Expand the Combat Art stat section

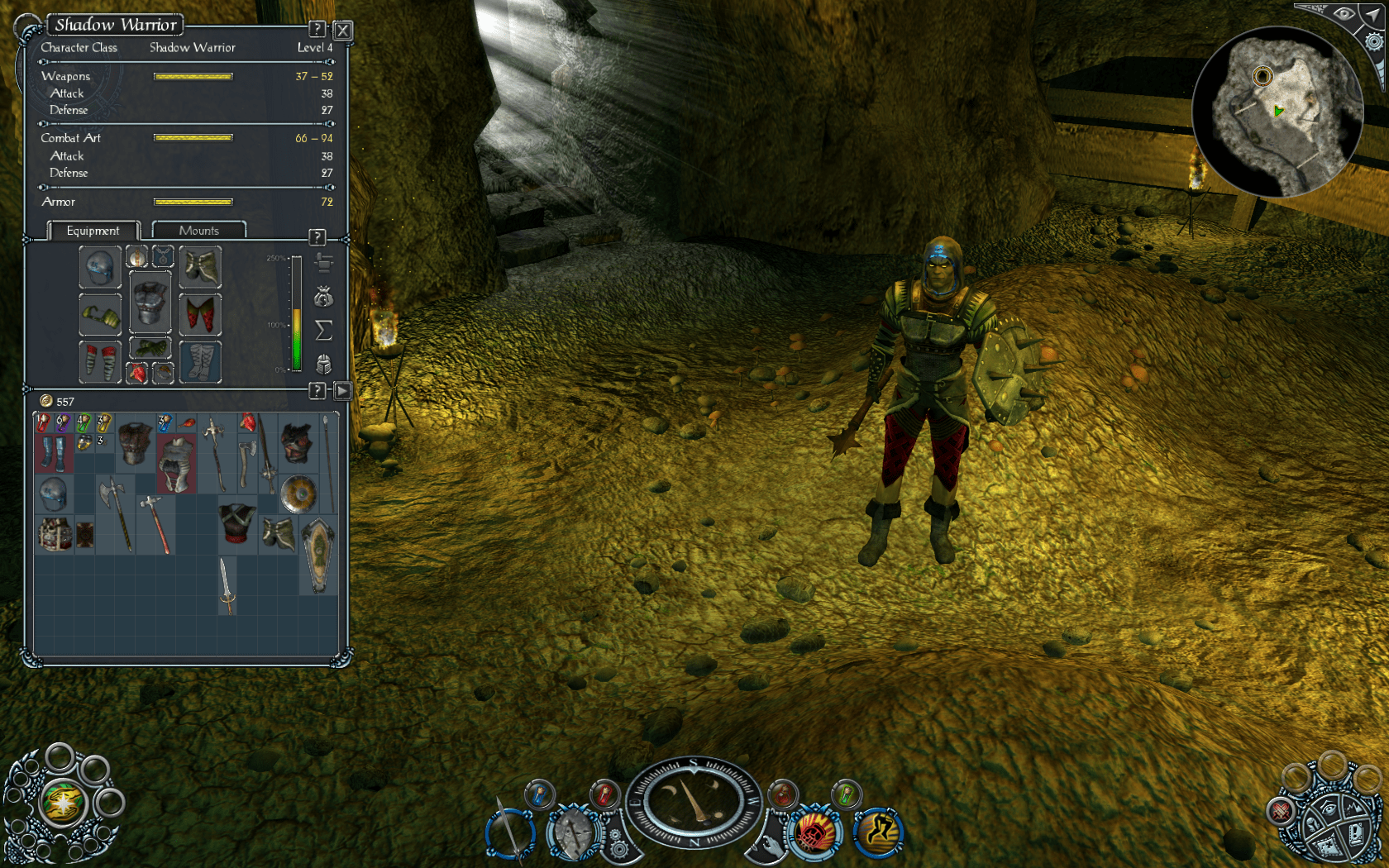71,138
